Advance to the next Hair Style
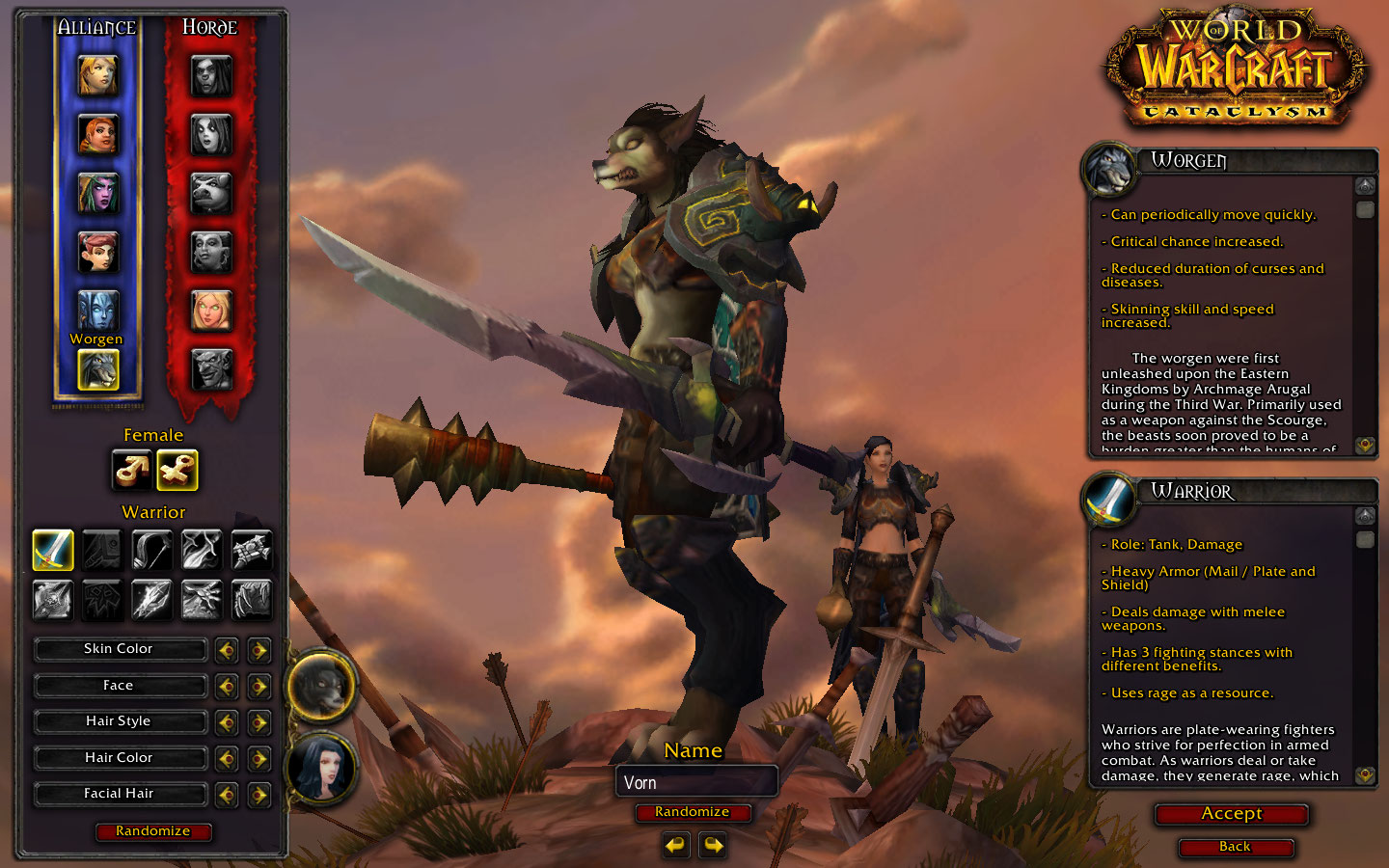This screenshot has width=1389, height=868. [x=259, y=722]
